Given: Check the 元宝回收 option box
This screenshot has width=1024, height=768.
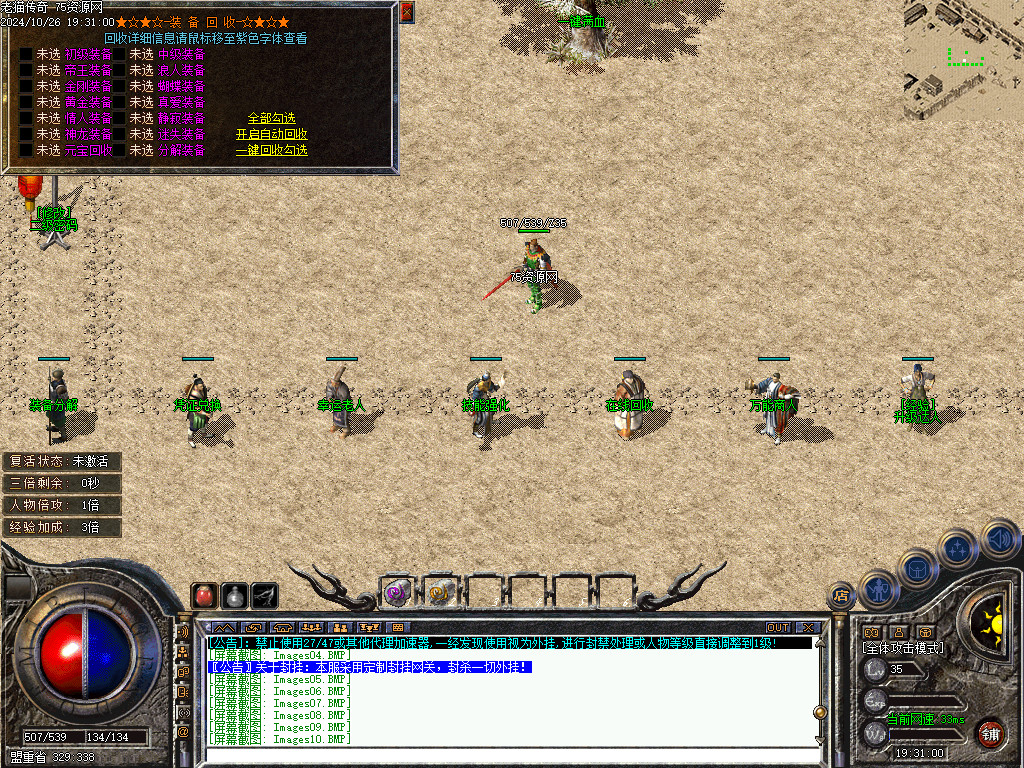Looking at the screenshot, I should [x=26, y=150].
